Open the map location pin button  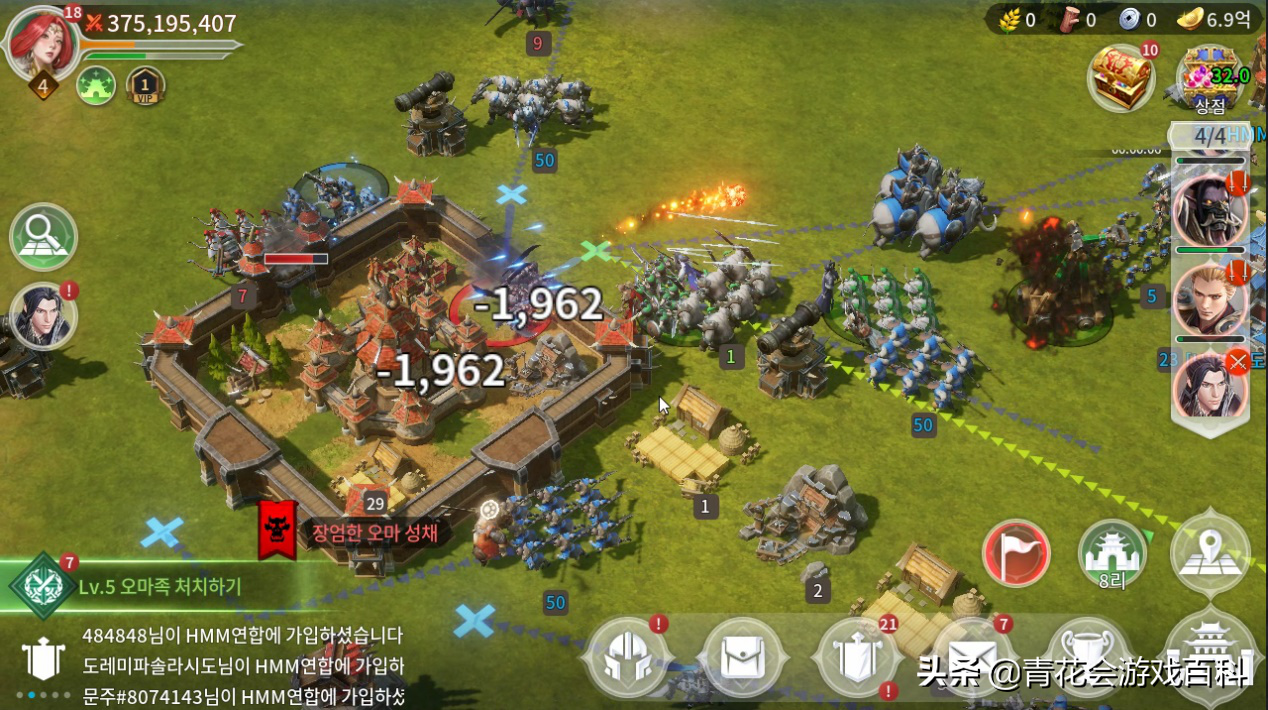tap(1210, 553)
